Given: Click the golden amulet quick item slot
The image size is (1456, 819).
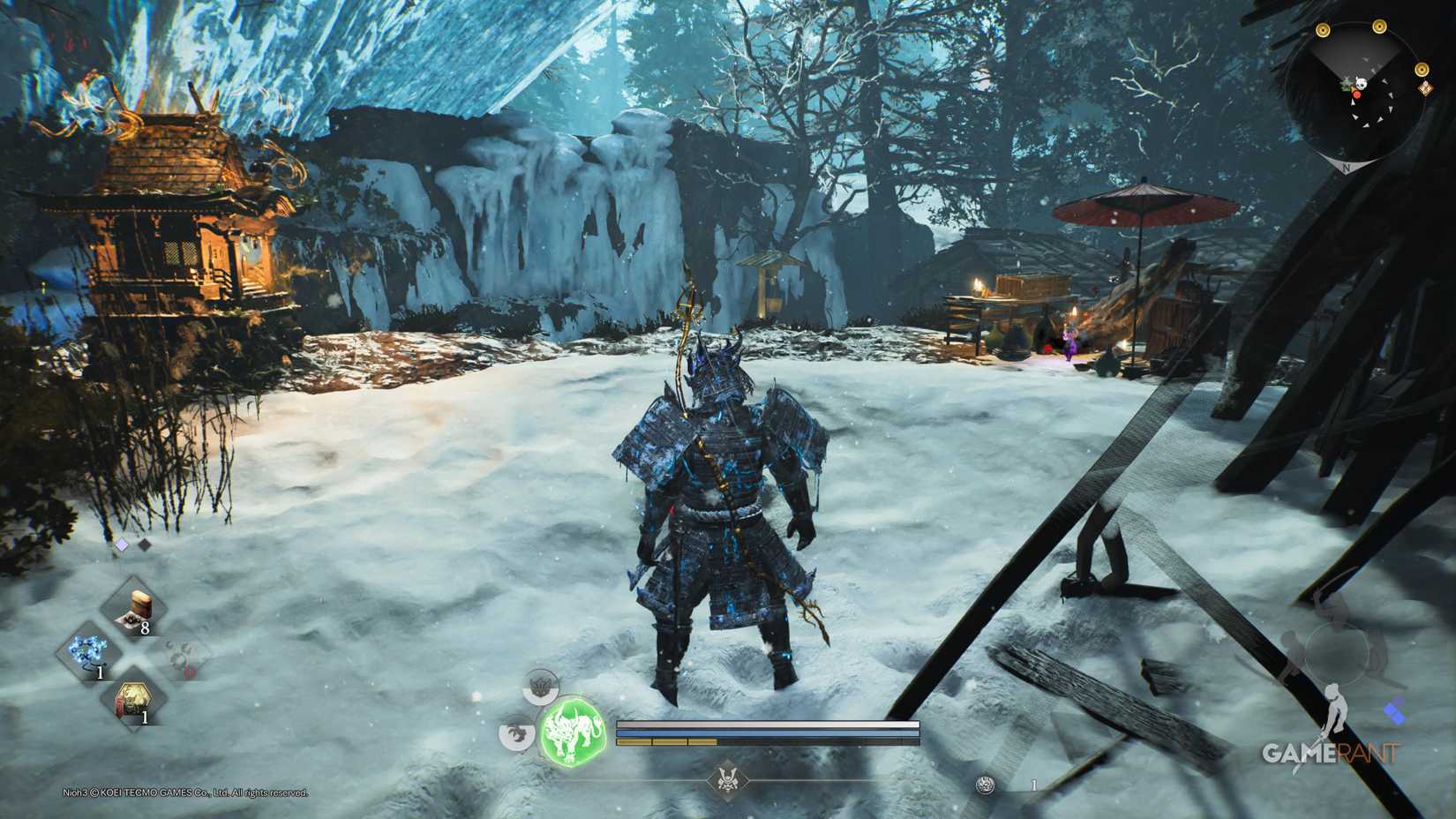Looking at the screenshot, I should tap(132, 700).
